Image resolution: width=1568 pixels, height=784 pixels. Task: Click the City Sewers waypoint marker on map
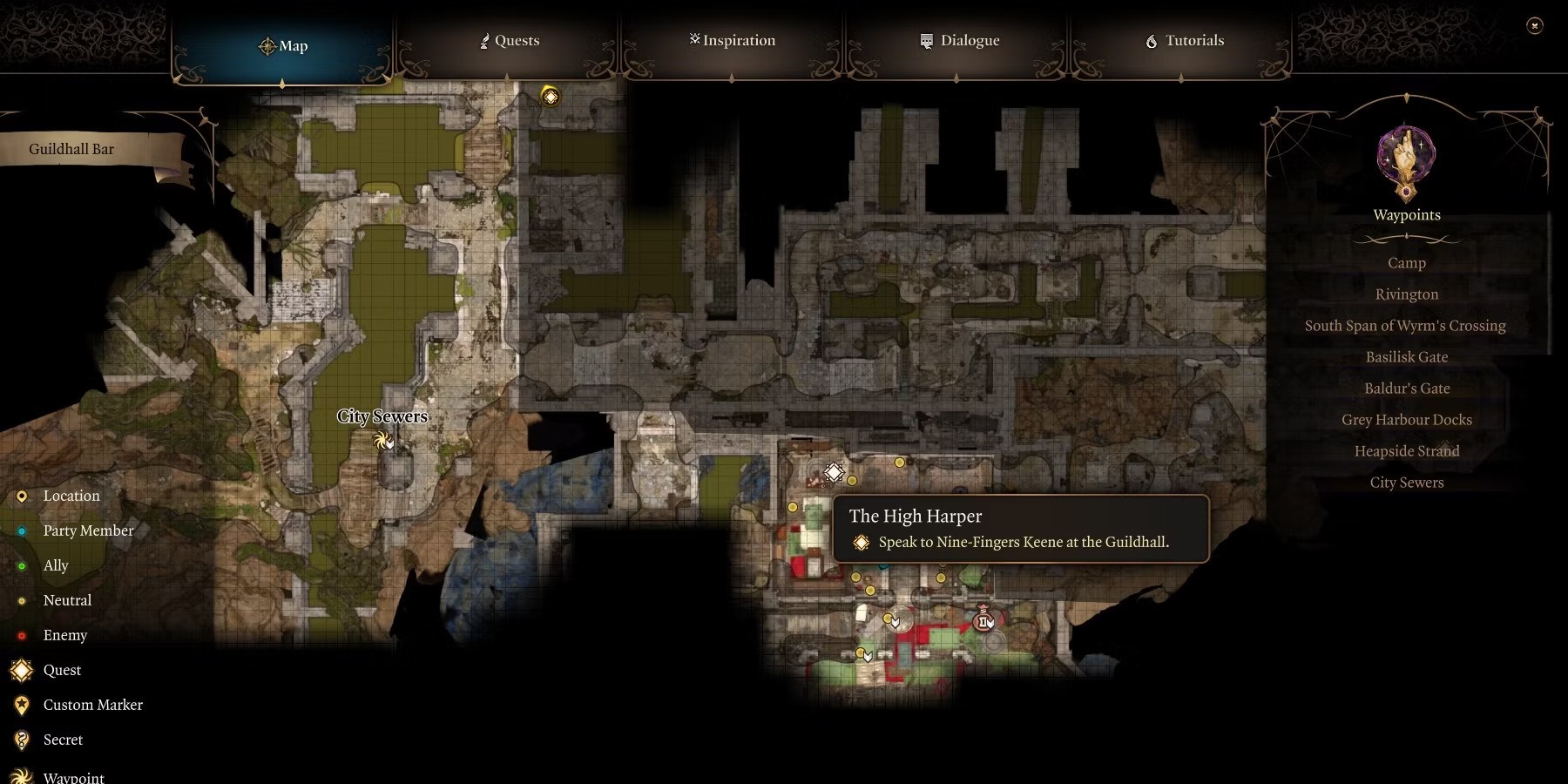coord(382,441)
